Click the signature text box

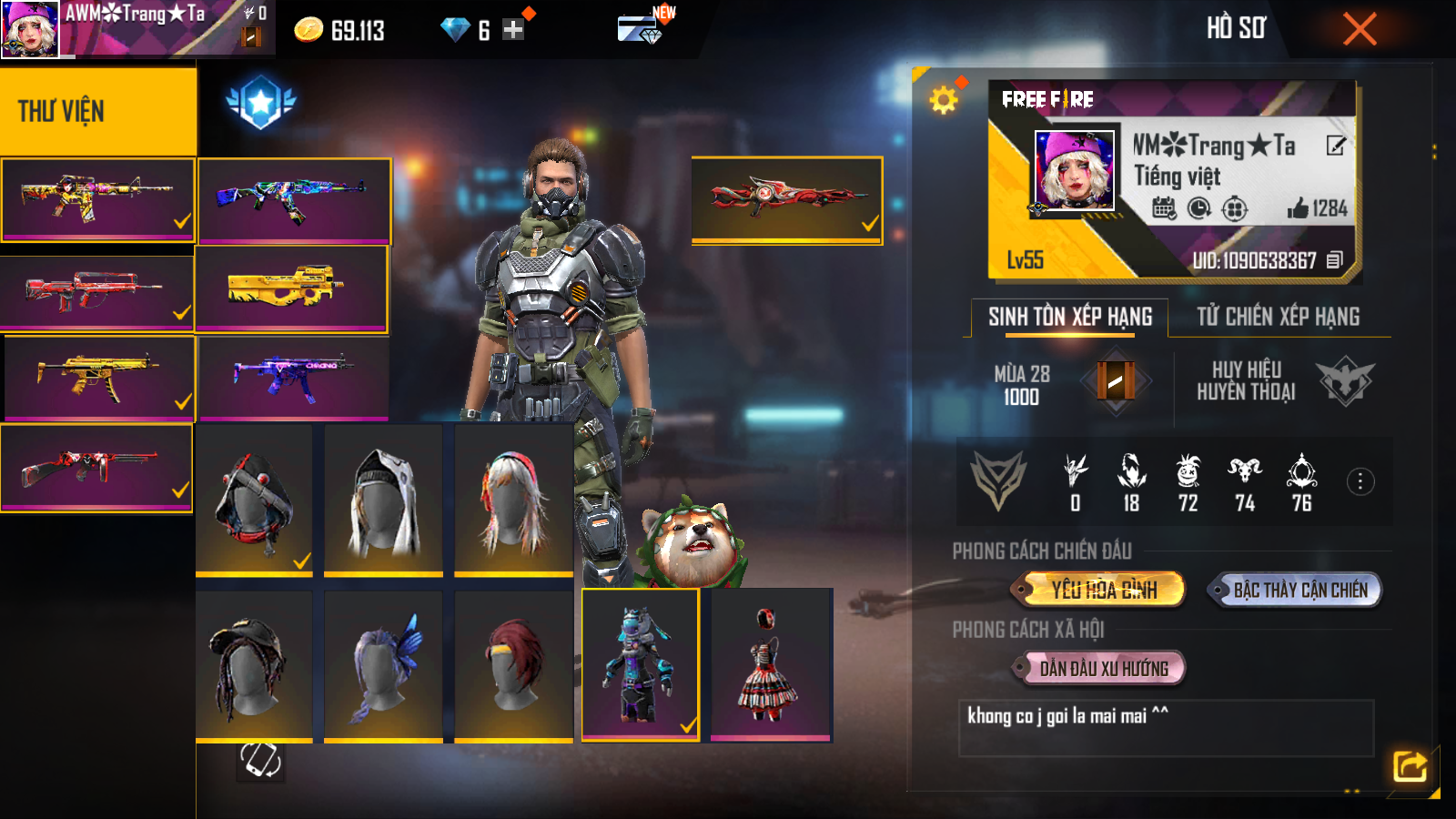pos(1165,727)
